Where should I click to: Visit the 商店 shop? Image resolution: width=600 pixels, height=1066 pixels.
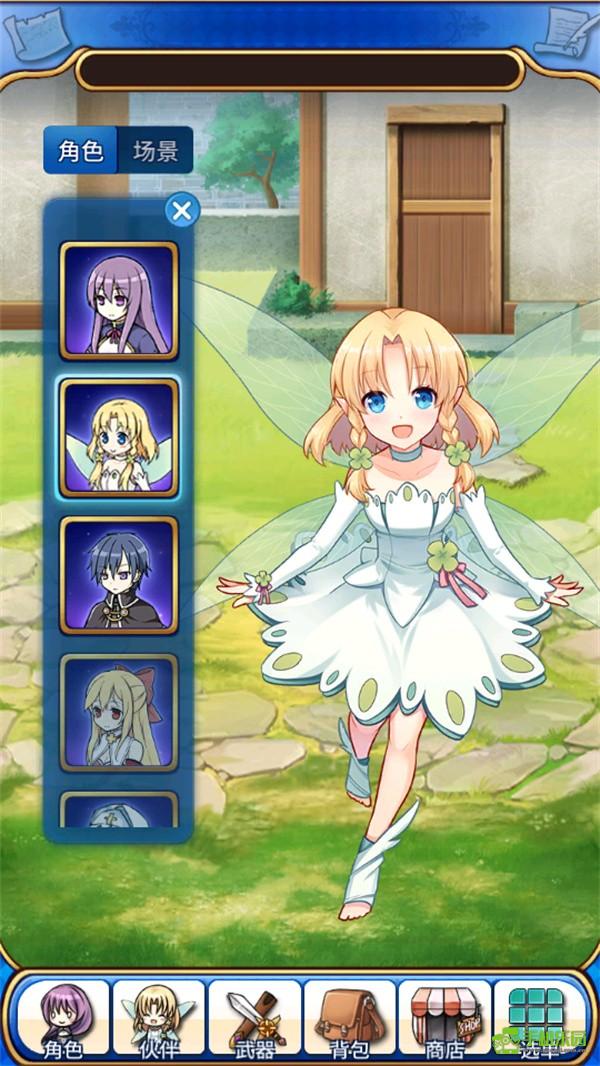coord(444,1020)
